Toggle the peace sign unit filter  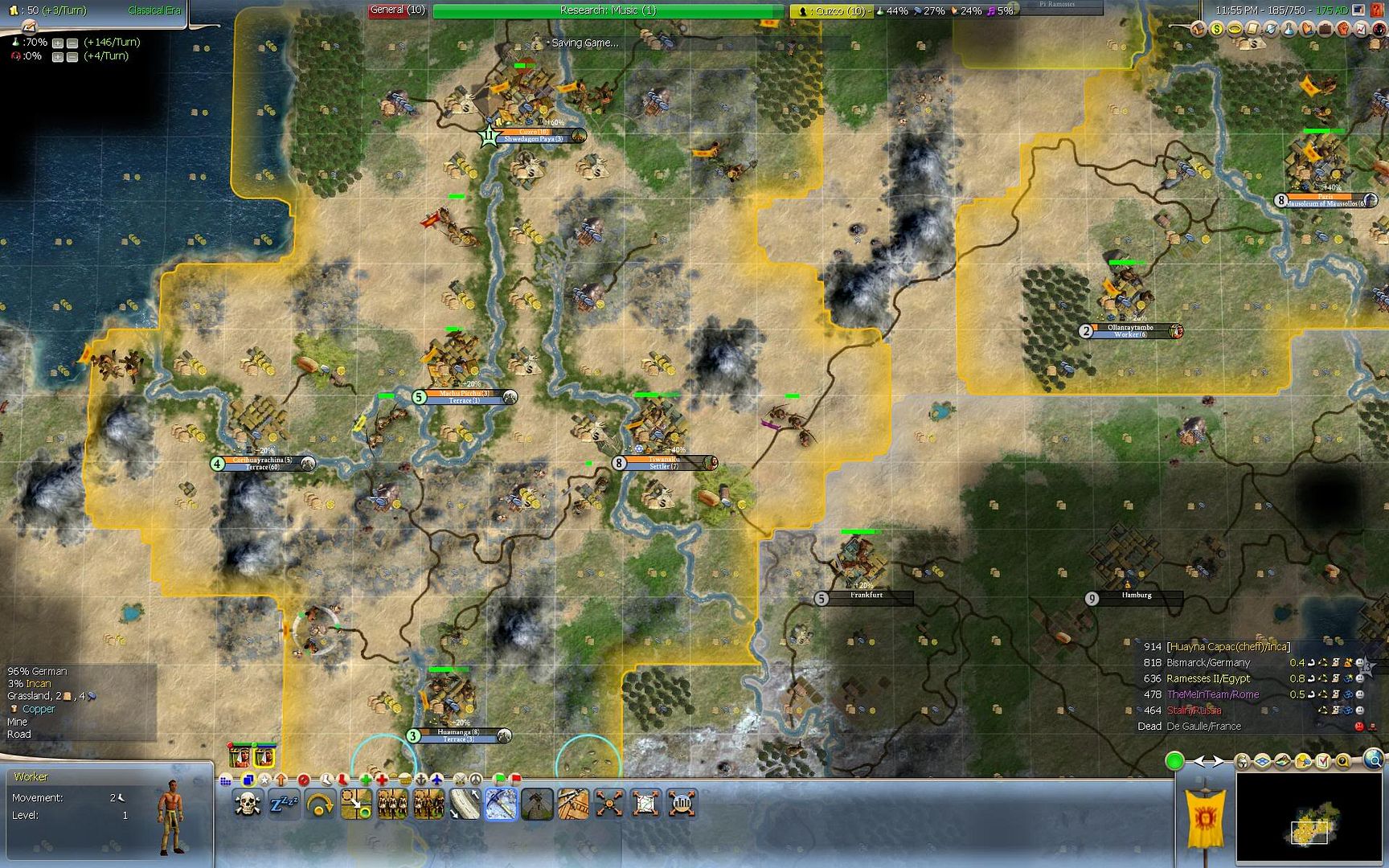[476, 780]
